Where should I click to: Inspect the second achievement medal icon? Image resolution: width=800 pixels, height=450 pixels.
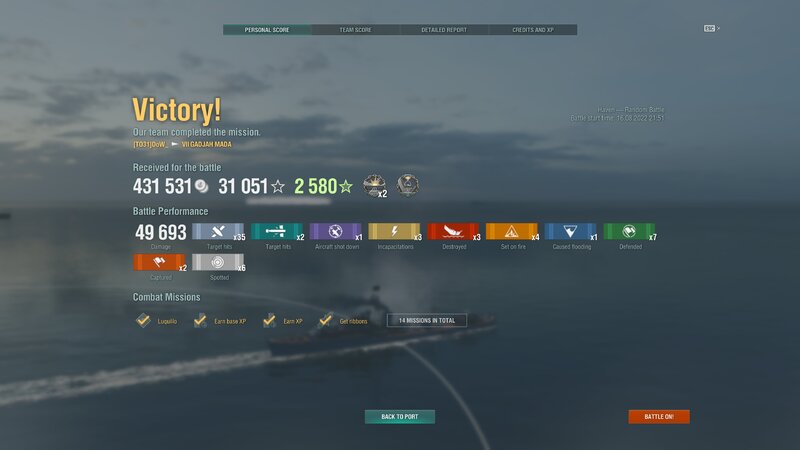(408, 185)
